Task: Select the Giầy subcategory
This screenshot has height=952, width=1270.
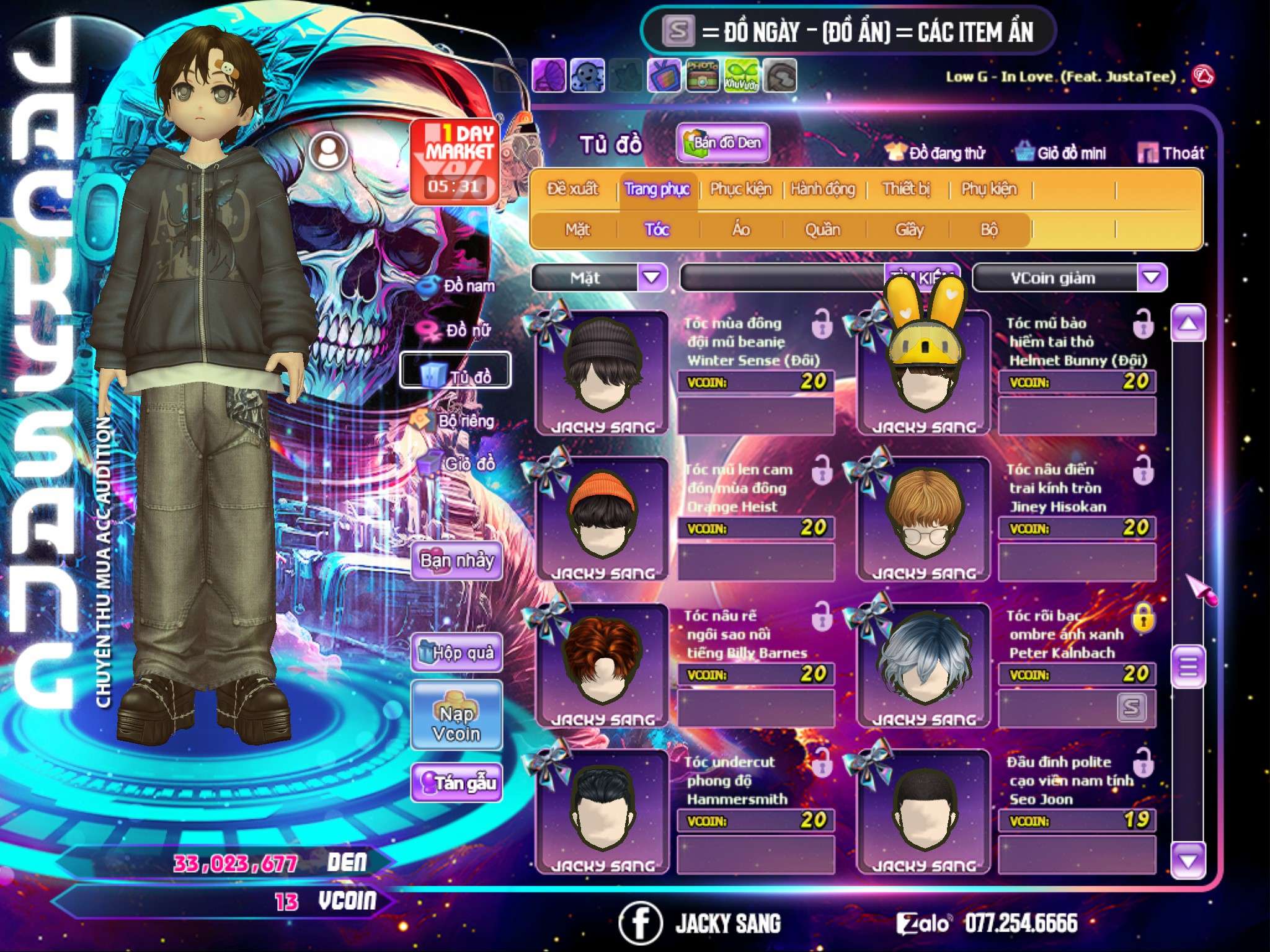Action: 909,230
